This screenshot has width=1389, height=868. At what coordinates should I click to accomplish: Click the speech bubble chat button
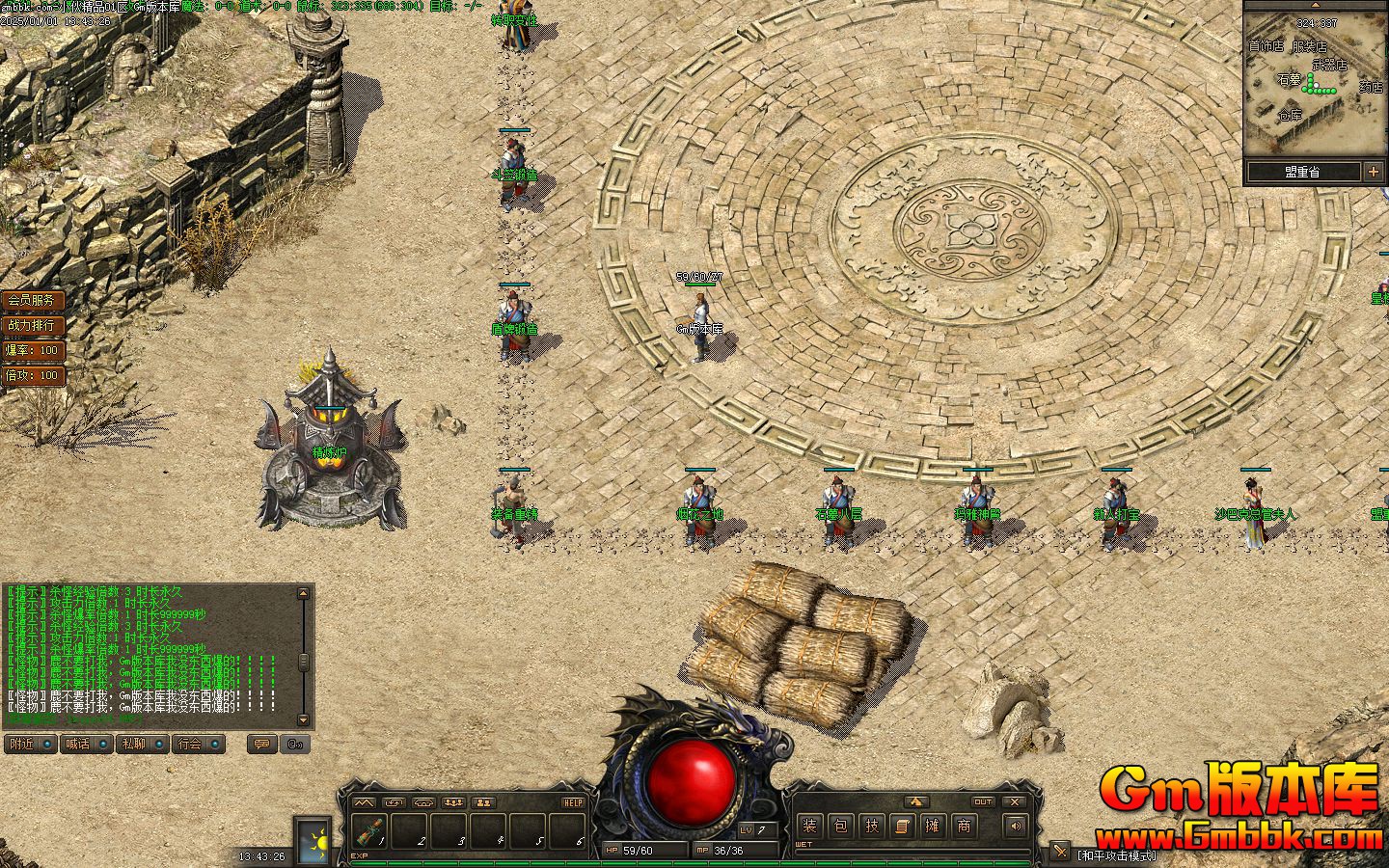[259, 744]
